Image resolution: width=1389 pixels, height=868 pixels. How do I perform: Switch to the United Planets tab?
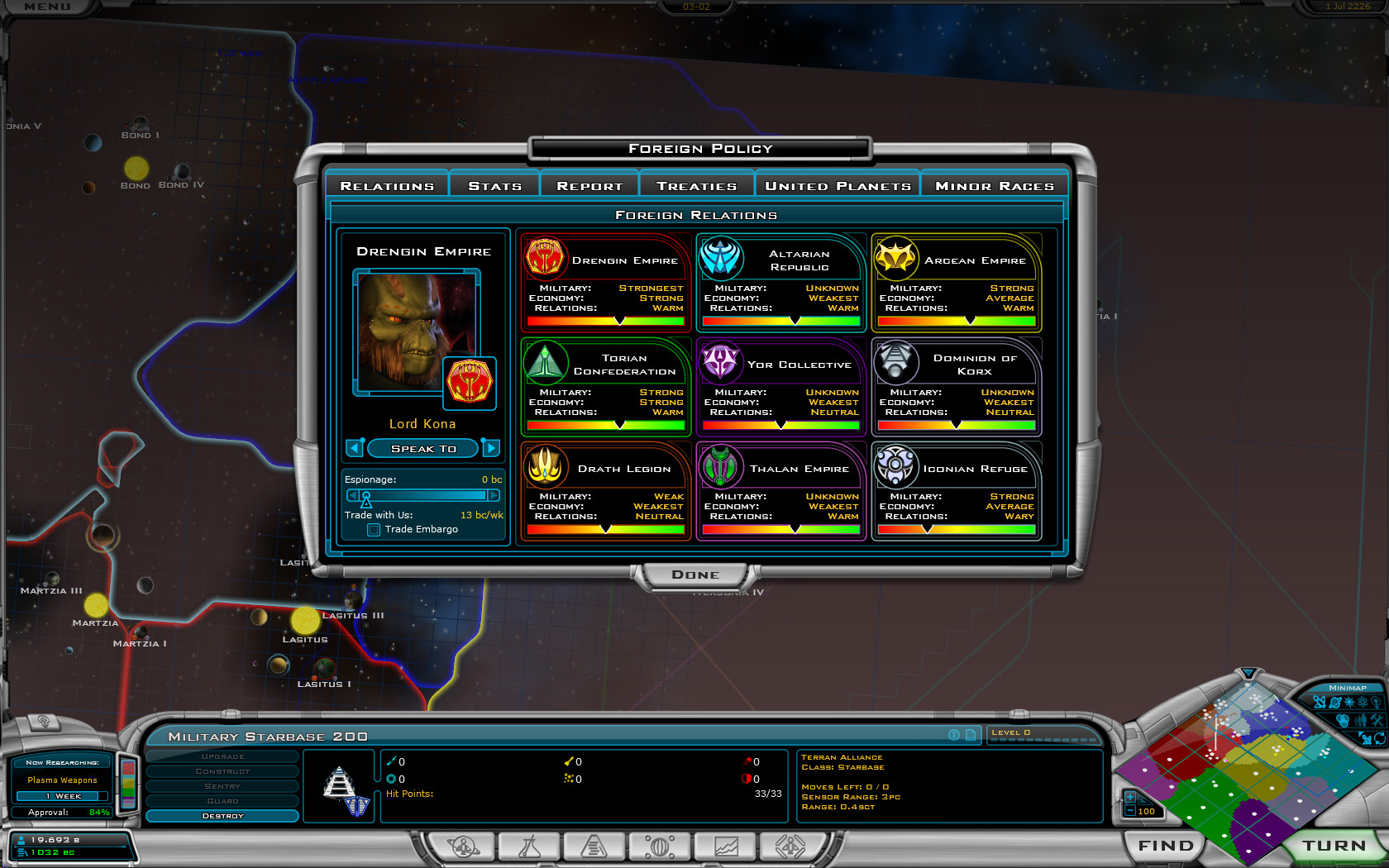tap(838, 186)
